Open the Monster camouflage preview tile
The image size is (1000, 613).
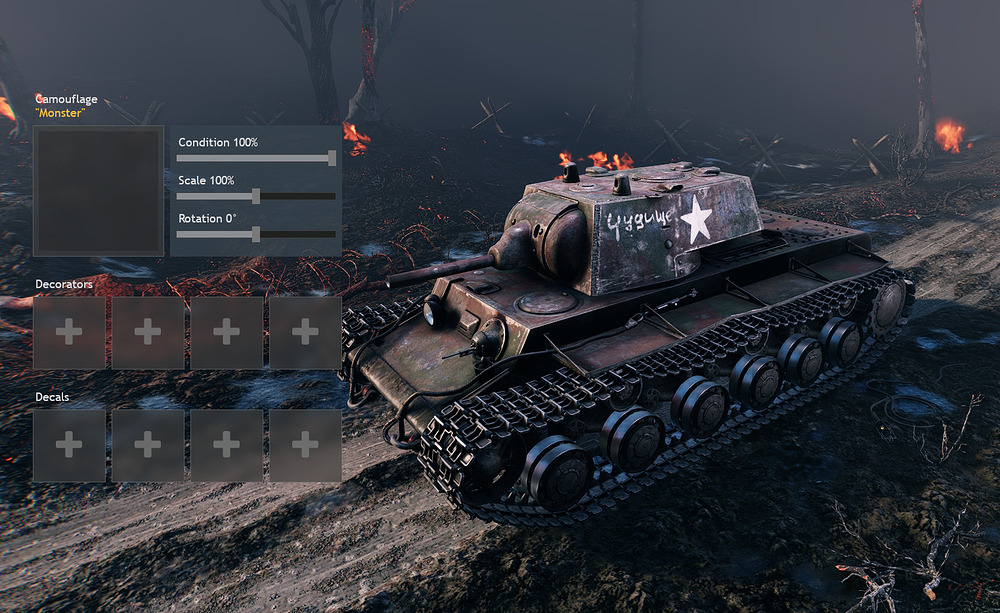coord(98,190)
